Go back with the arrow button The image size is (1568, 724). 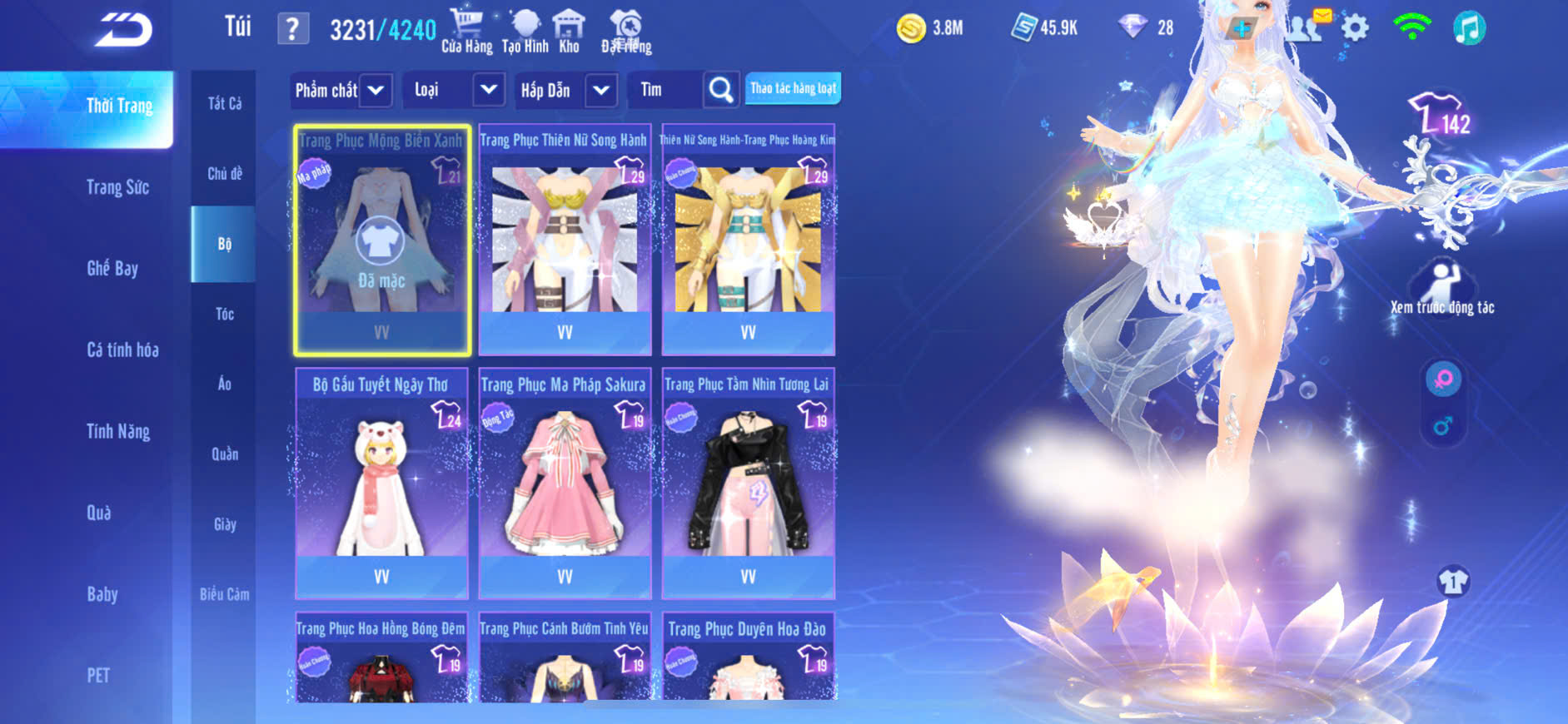pyautogui.click(x=123, y=31)
